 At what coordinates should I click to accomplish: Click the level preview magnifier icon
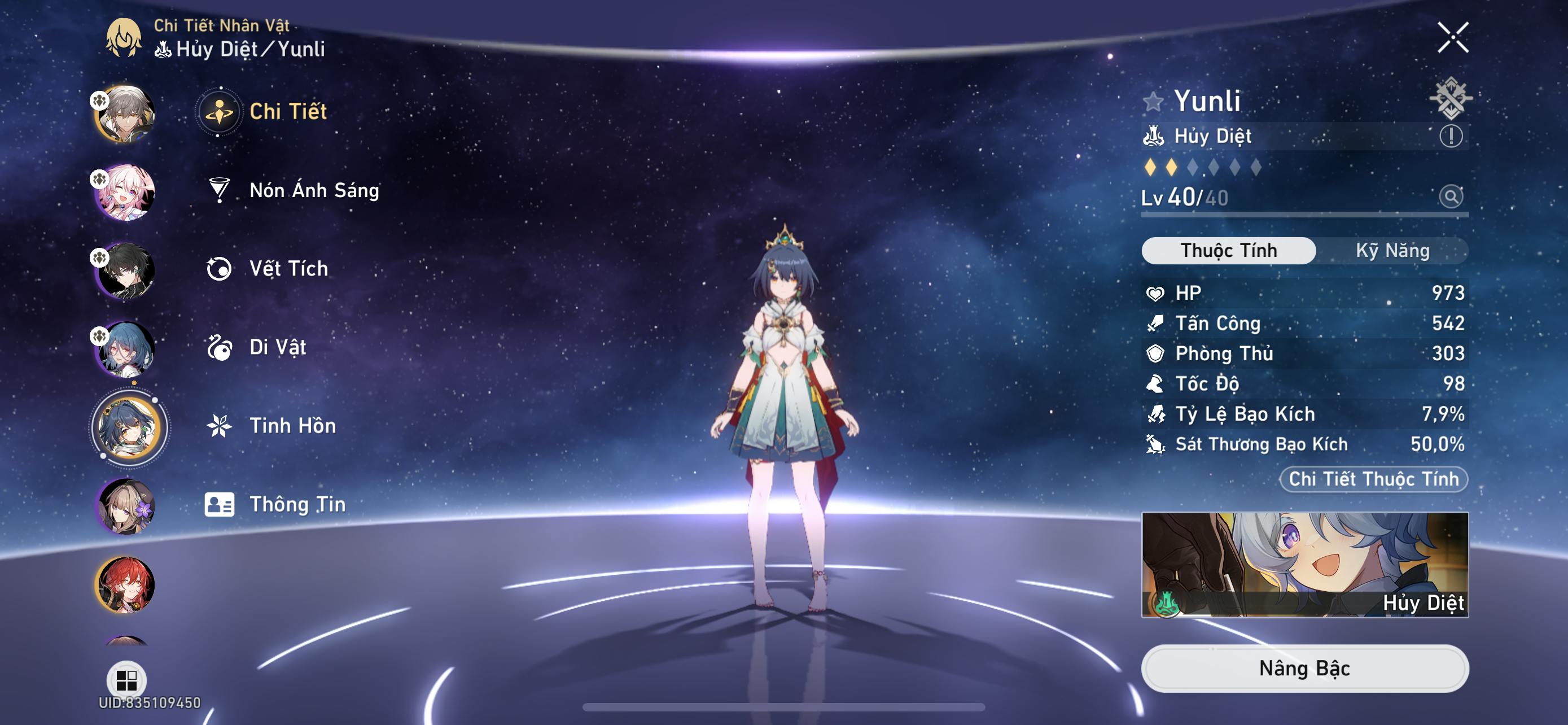[1450, 196]
